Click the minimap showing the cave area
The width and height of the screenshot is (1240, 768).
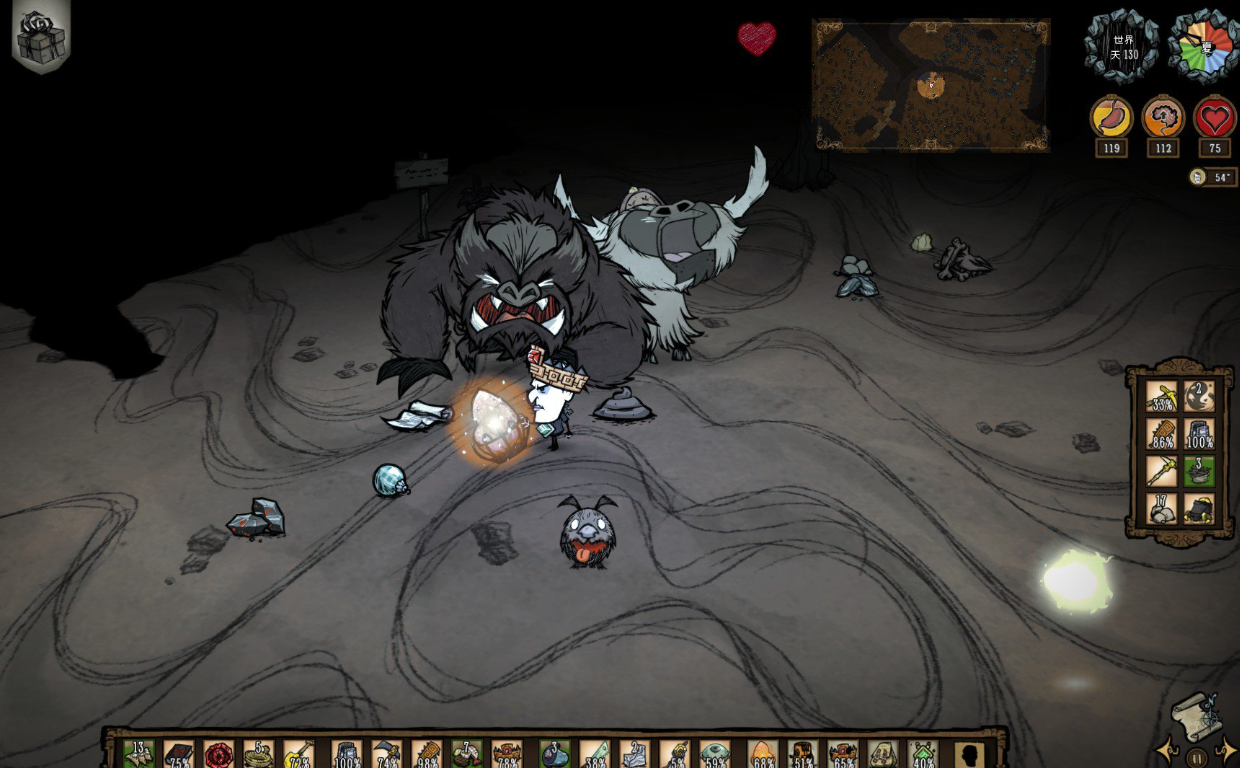point(931,85)
